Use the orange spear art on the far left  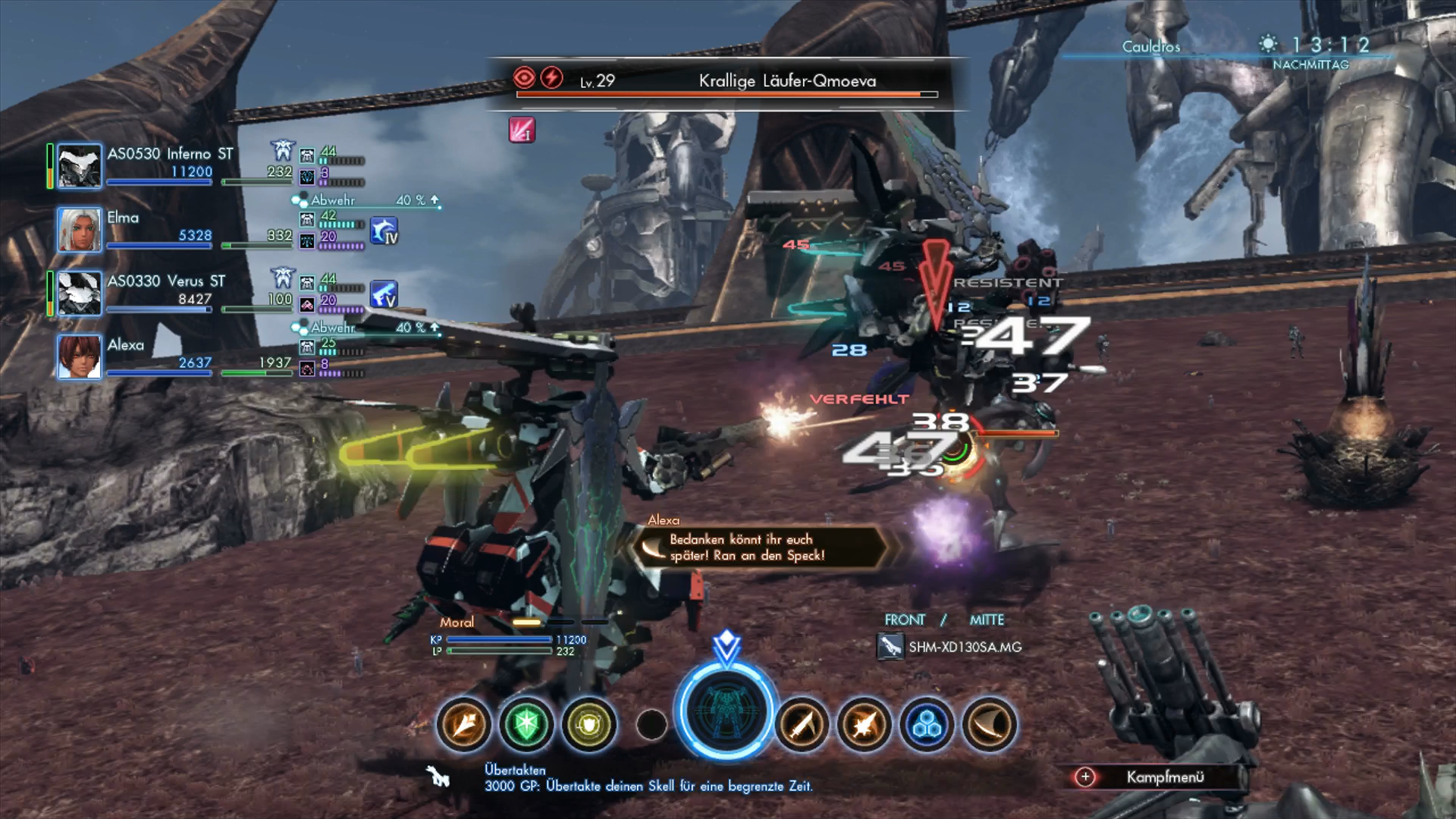tap(463, 725)
